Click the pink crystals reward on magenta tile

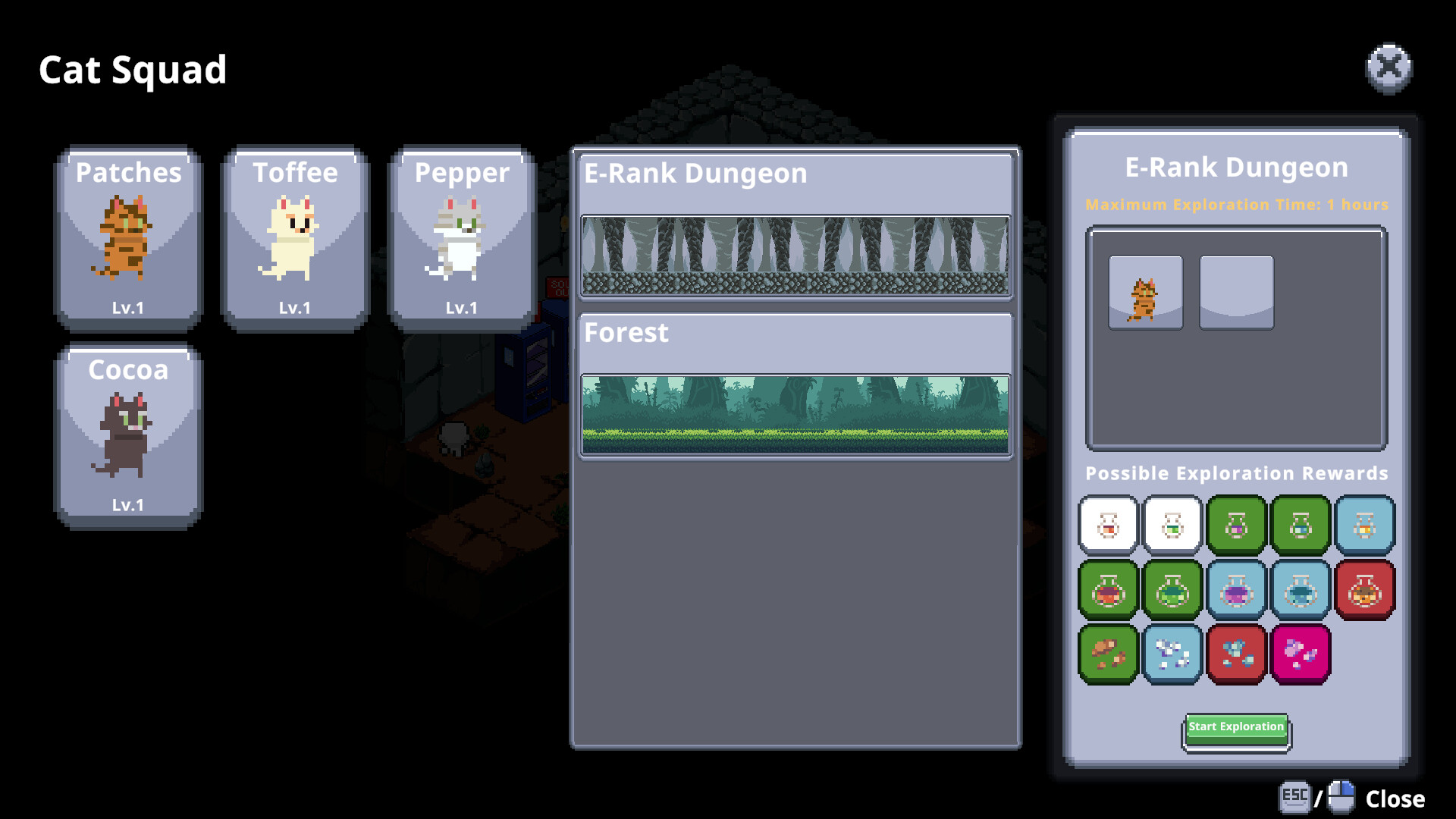click(1301, 654)
